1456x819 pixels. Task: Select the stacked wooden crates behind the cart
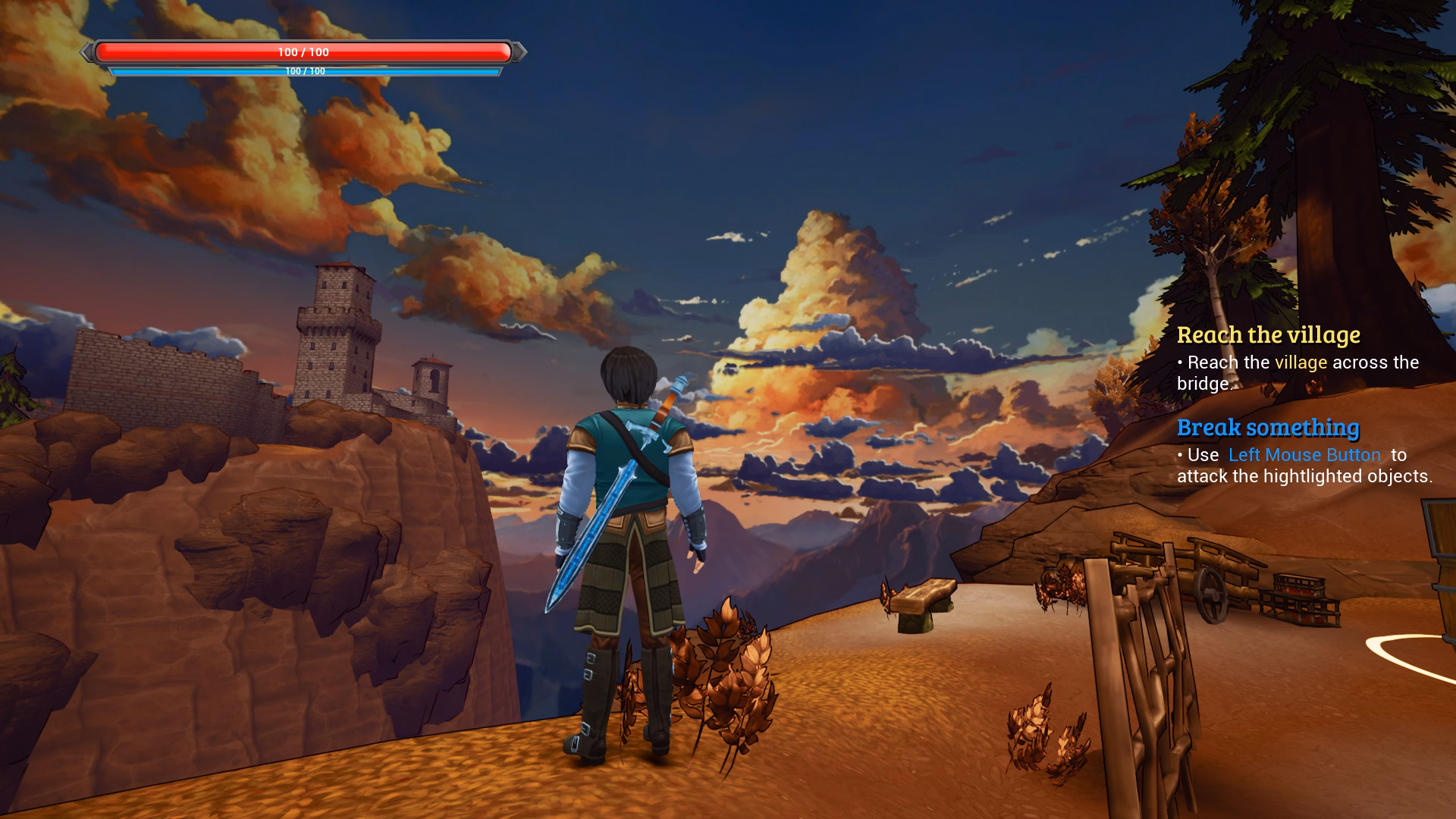[x=1301, y=599]
